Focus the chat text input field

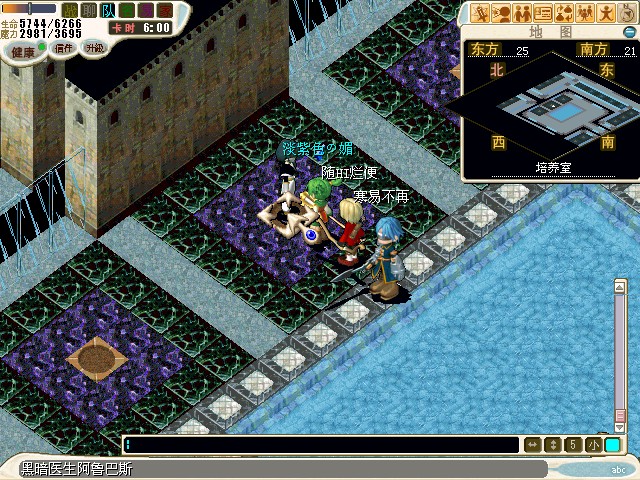tap(320, 445)
